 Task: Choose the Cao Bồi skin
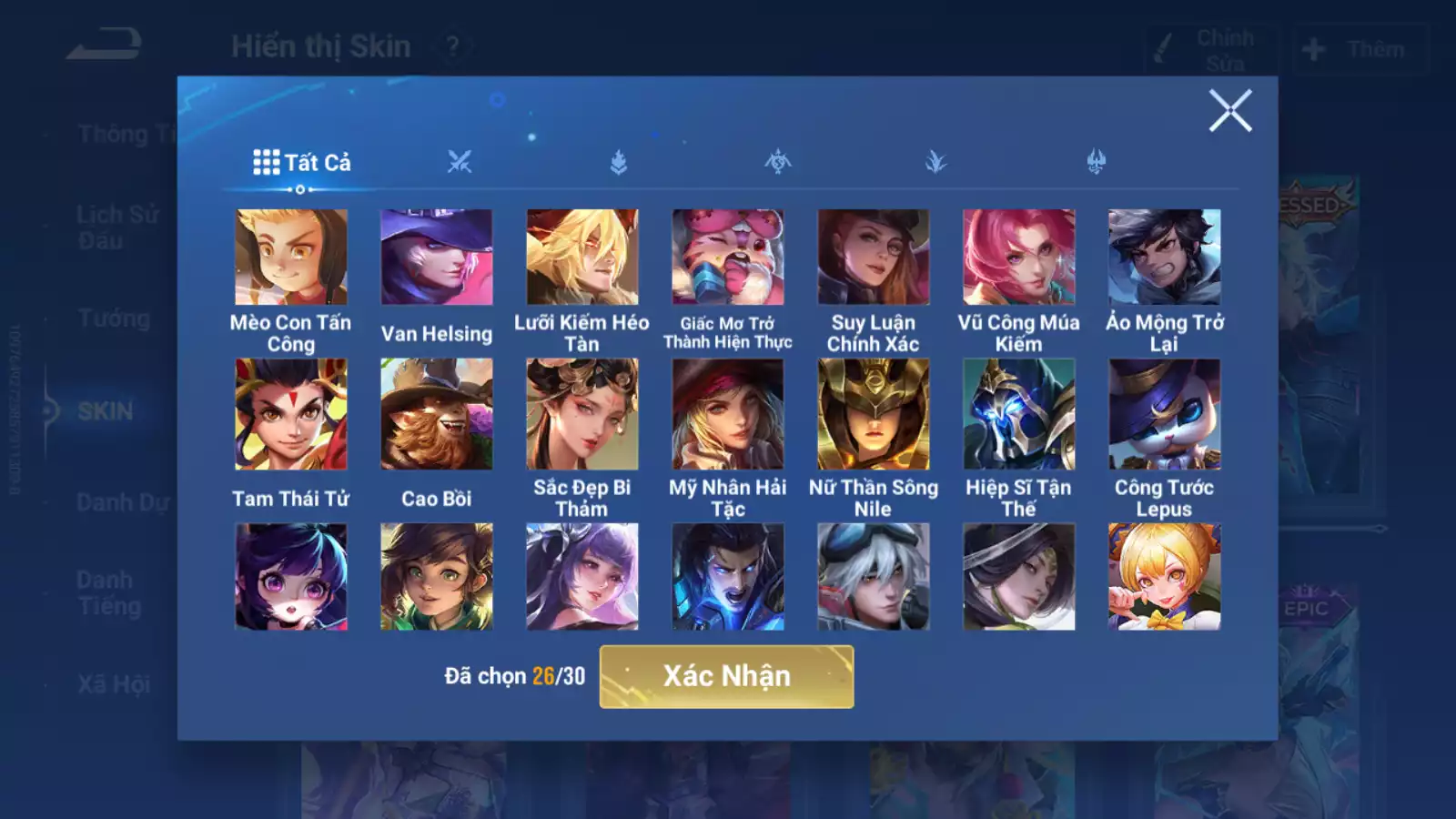(437, 414)
